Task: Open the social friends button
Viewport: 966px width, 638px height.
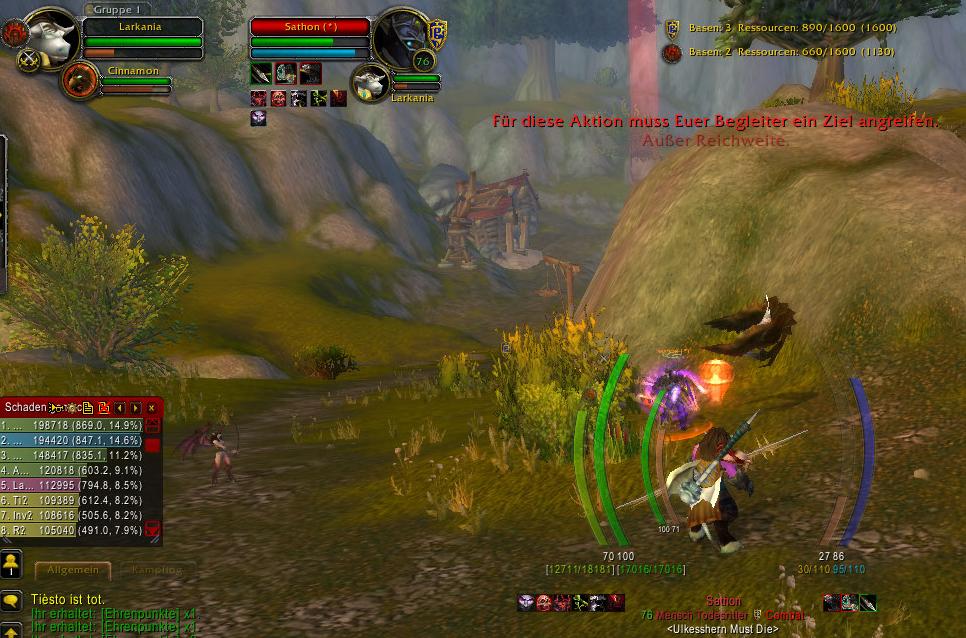Action: point(11,564)
